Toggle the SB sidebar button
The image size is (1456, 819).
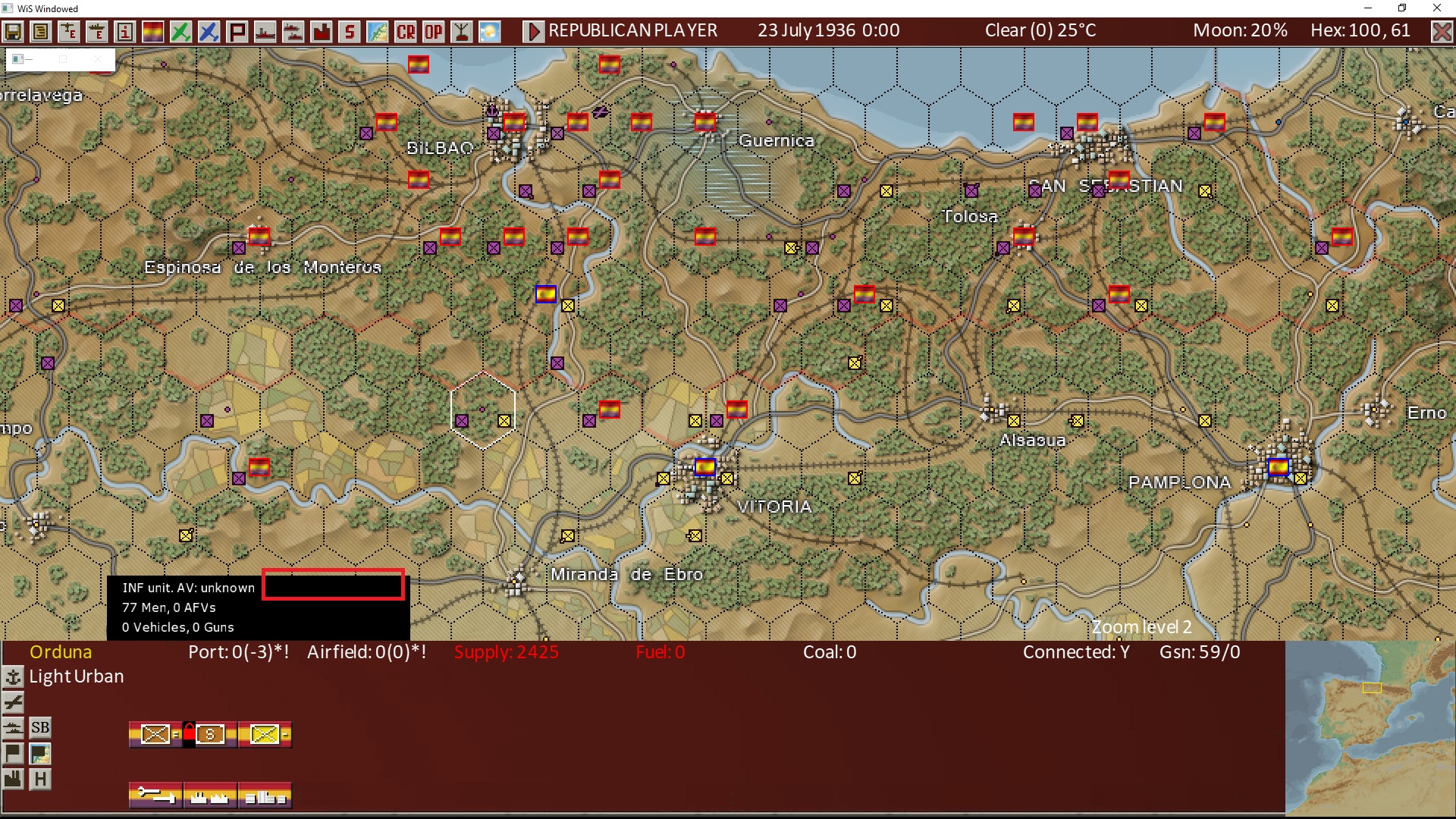pos(39,727)
